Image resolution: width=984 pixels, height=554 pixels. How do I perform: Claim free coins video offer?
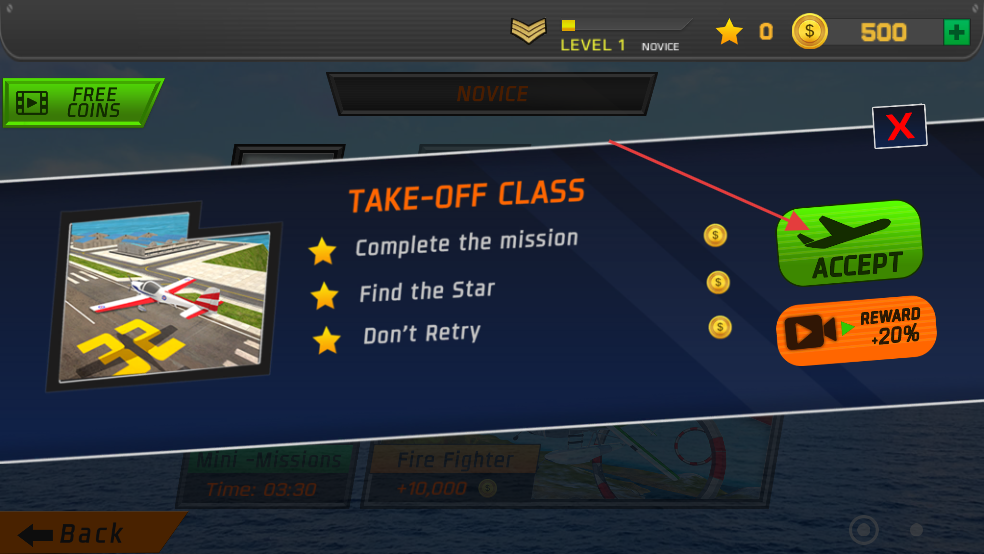(82, 102)
